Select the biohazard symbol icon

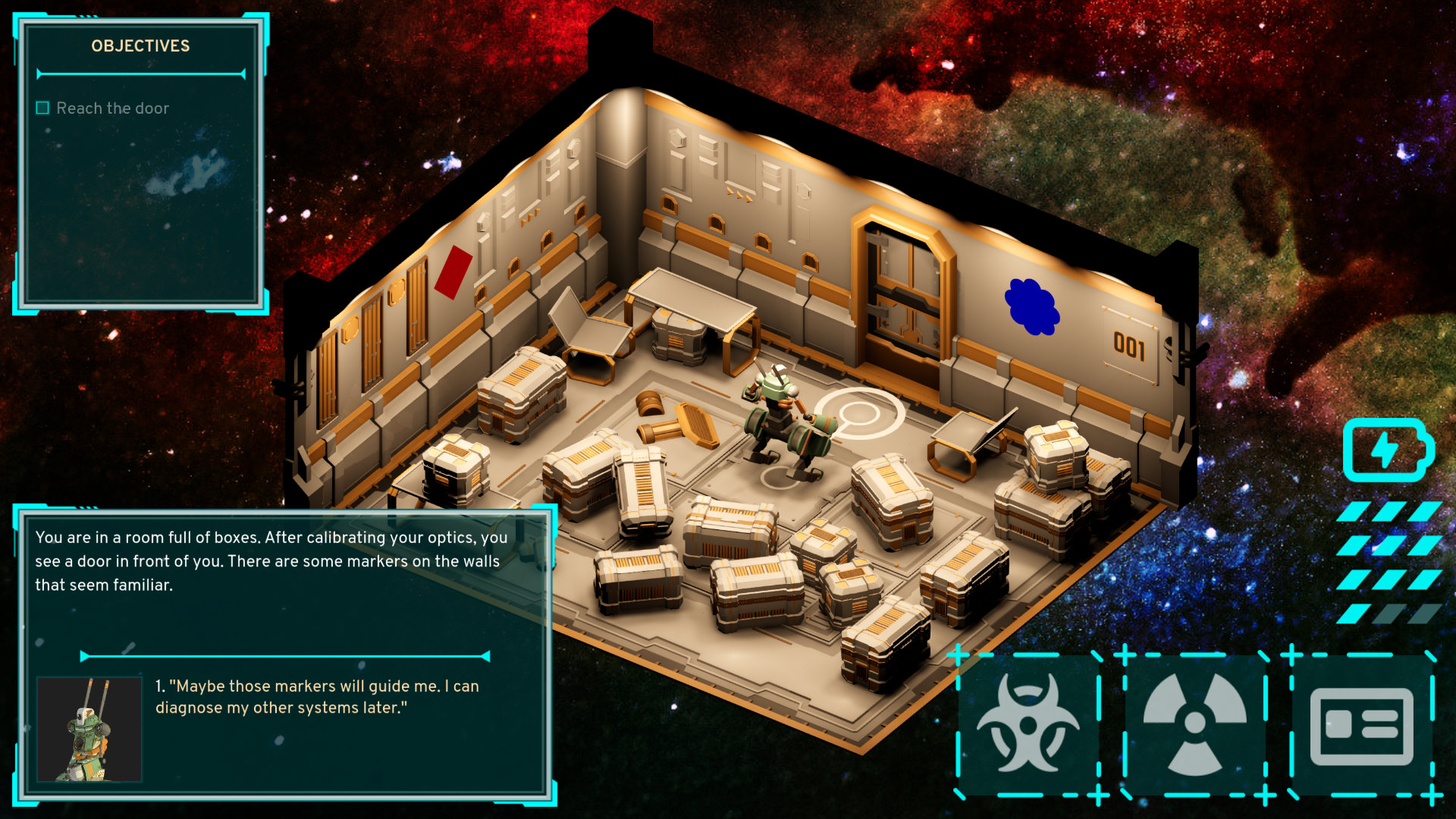1028,724
